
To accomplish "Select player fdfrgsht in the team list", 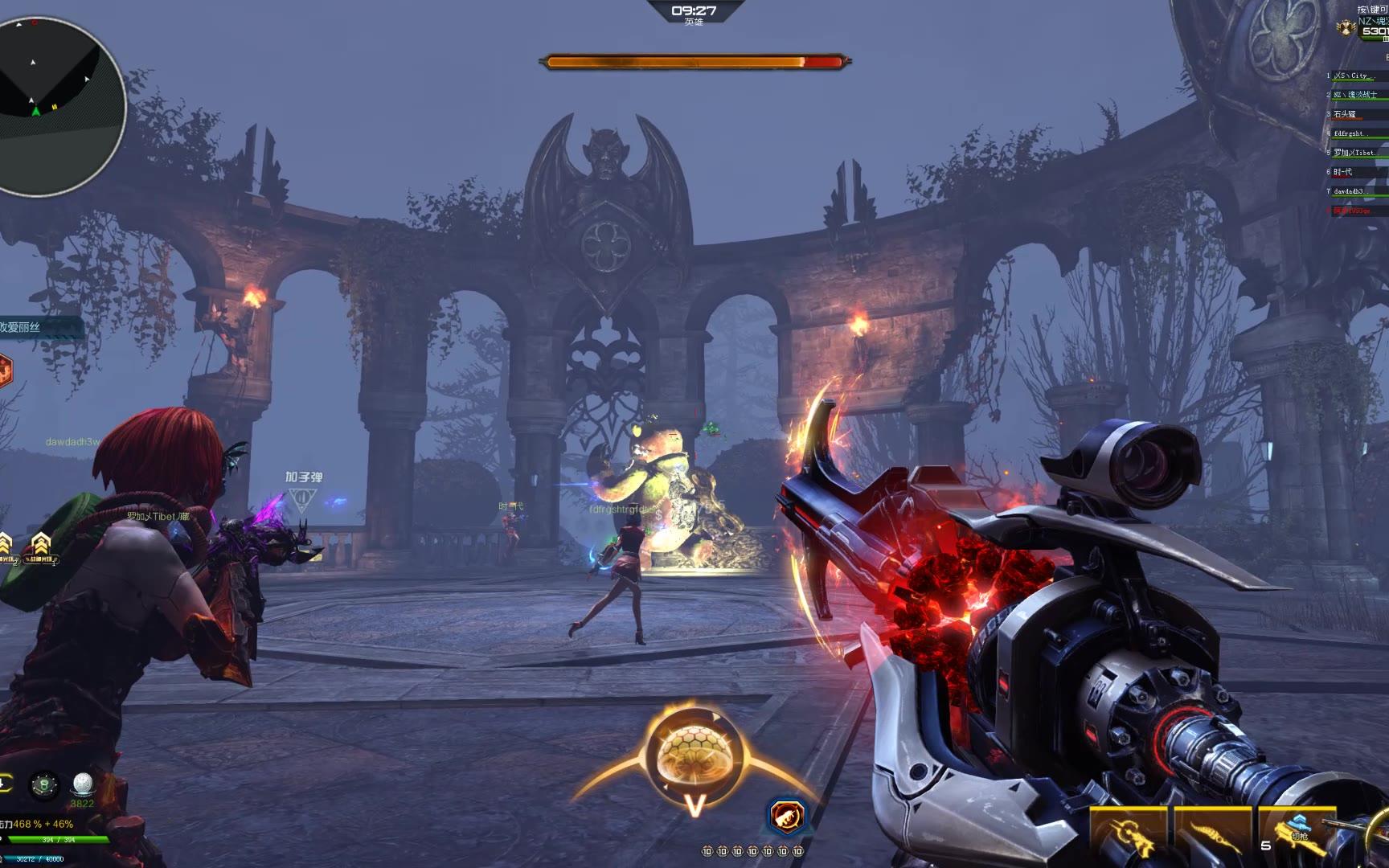I will tap(1350, 133).
